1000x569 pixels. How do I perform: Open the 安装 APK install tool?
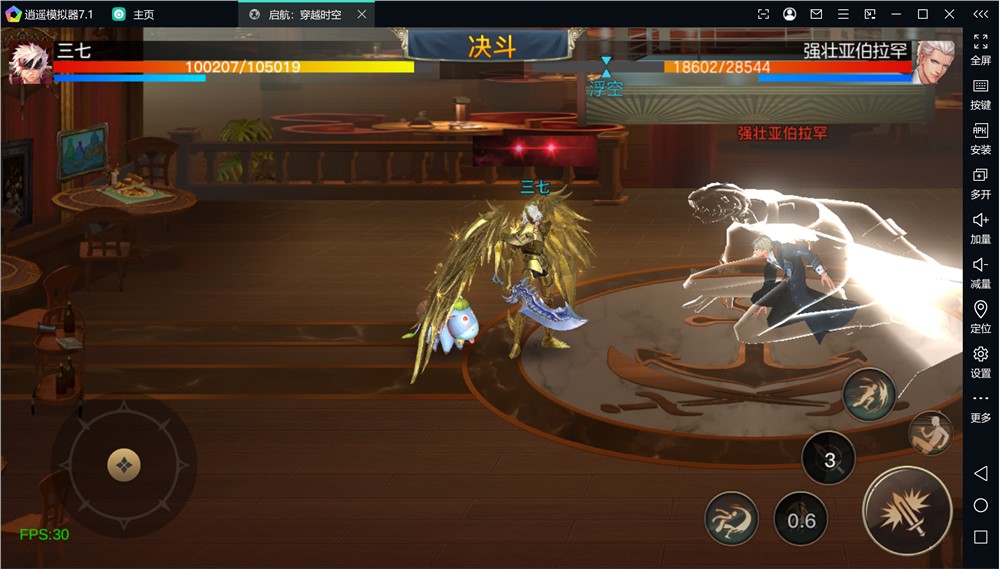click(x=980, y=139)
